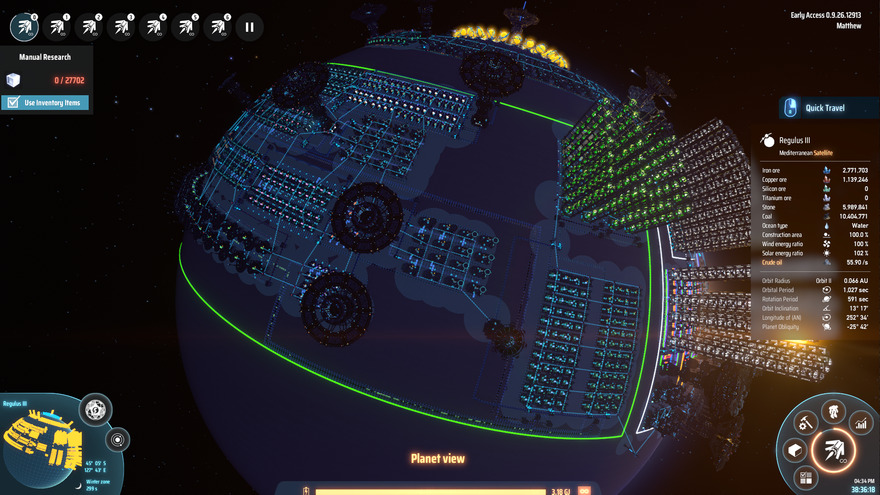The image size is (880, 495).
Task: Toggle the Use Inventory Items checkbox
Action: pos(13,103)
